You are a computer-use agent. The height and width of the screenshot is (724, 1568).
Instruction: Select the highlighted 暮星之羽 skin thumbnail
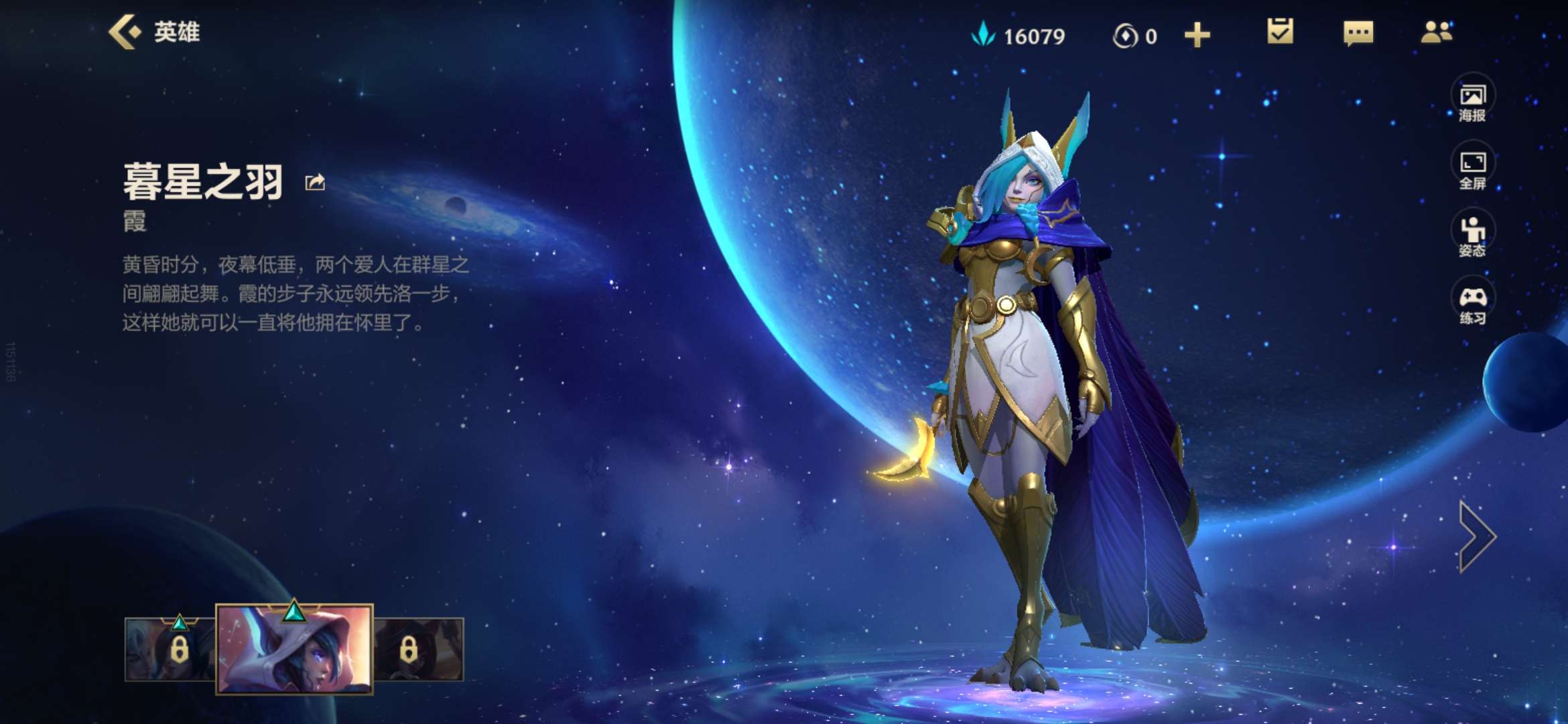(x=294, y=648)
